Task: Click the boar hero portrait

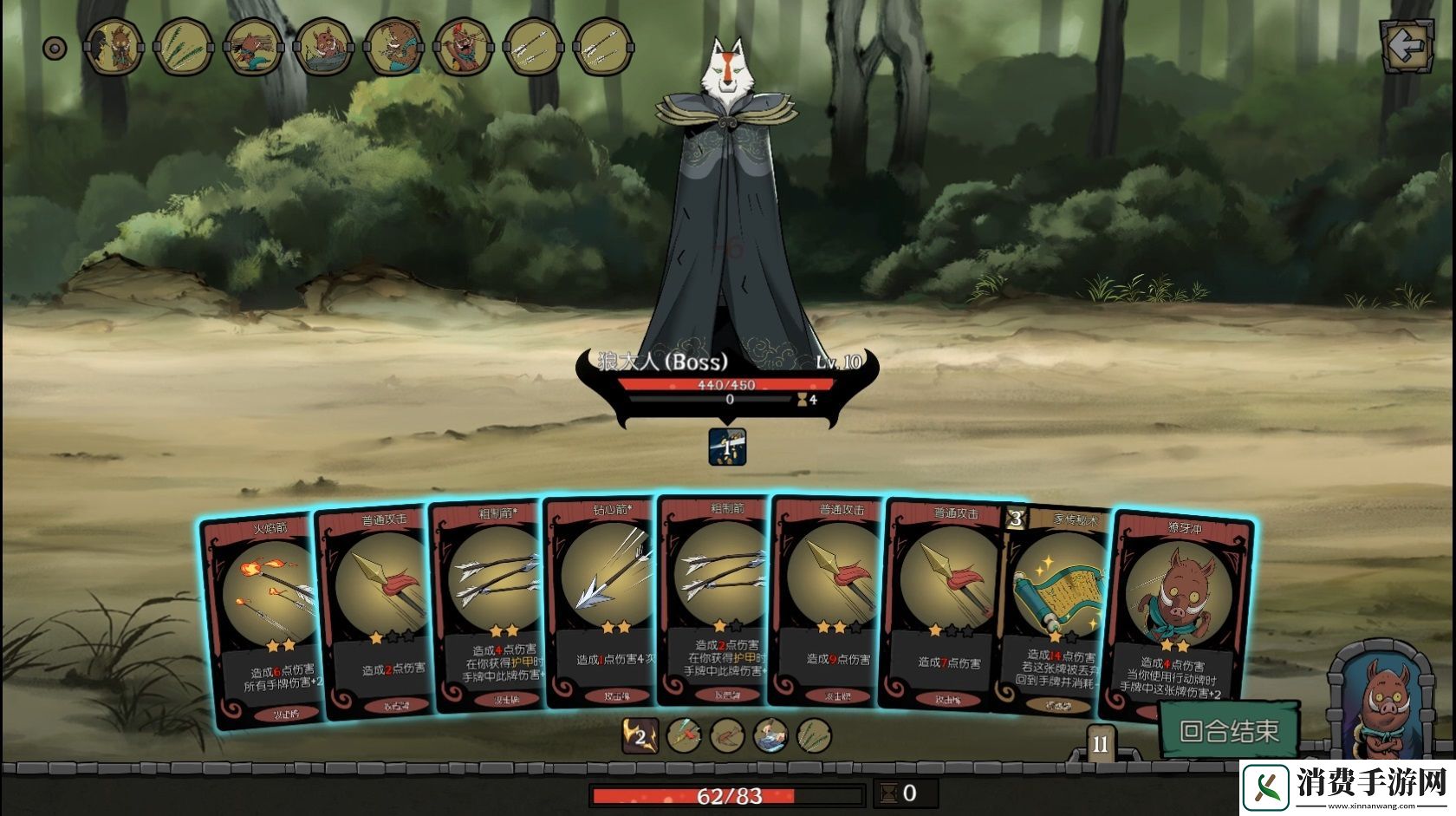Action: (1385, 704)
